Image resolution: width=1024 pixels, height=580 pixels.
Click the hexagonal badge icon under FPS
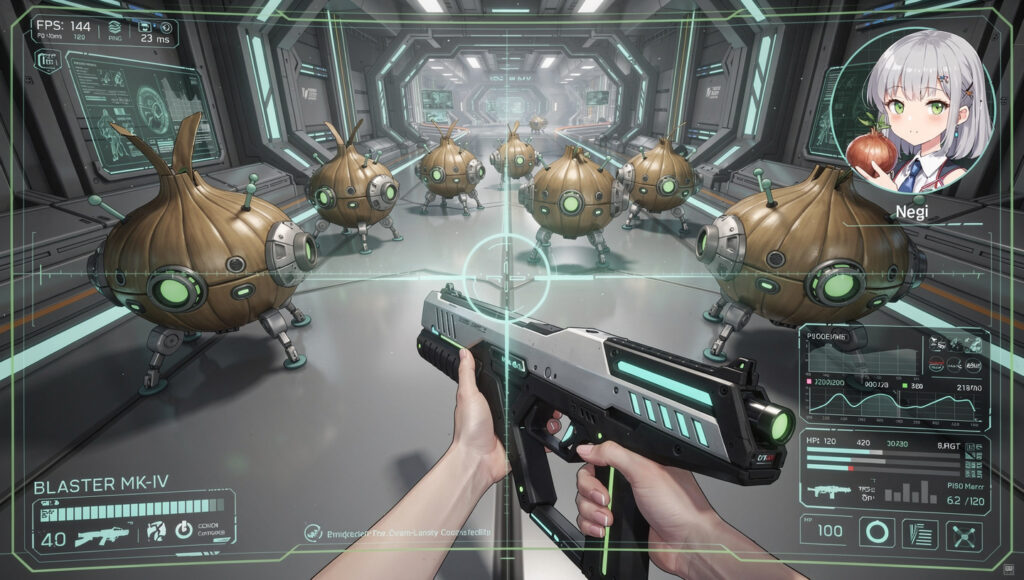pyautogui.click(x=47, y=62)
